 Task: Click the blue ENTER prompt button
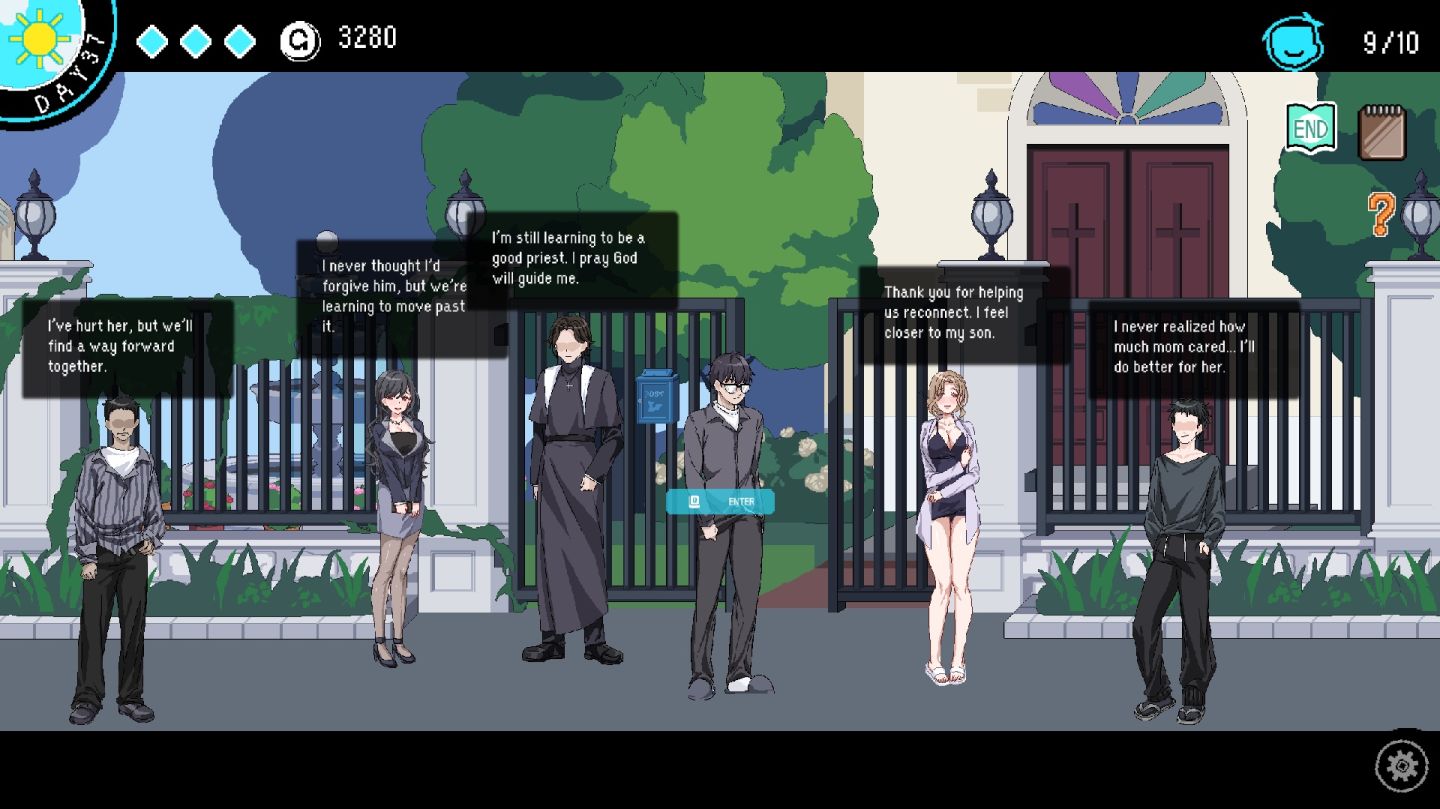coord(720,501)
